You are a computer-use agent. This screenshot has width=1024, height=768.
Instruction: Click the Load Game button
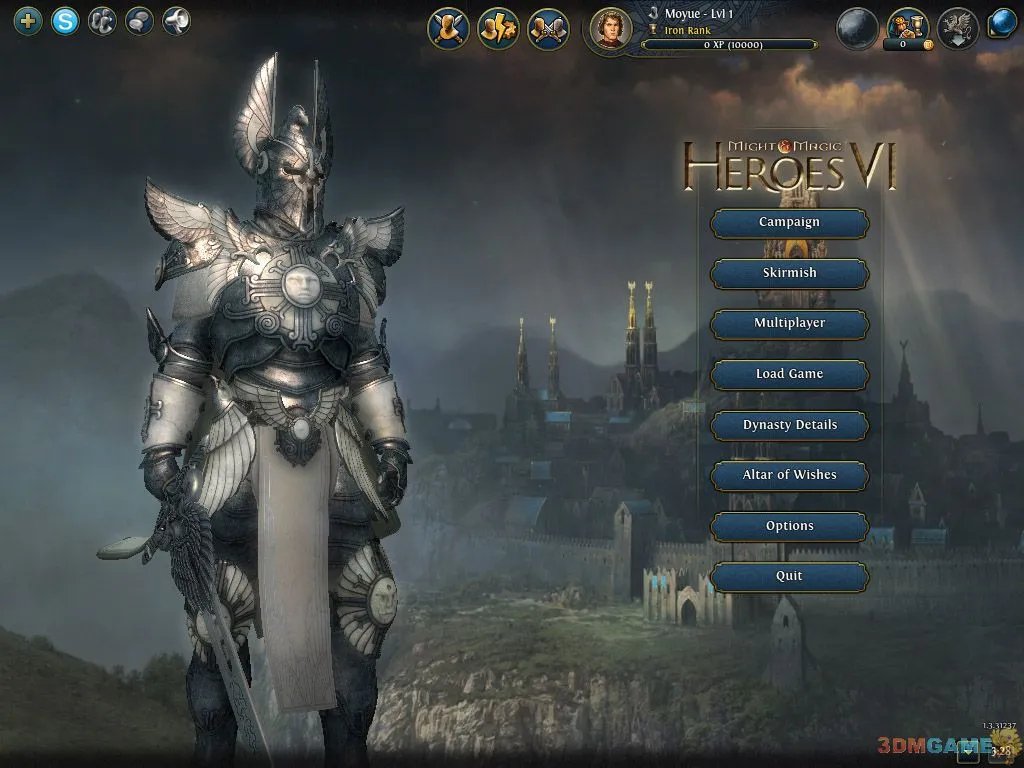pos(789,374)
